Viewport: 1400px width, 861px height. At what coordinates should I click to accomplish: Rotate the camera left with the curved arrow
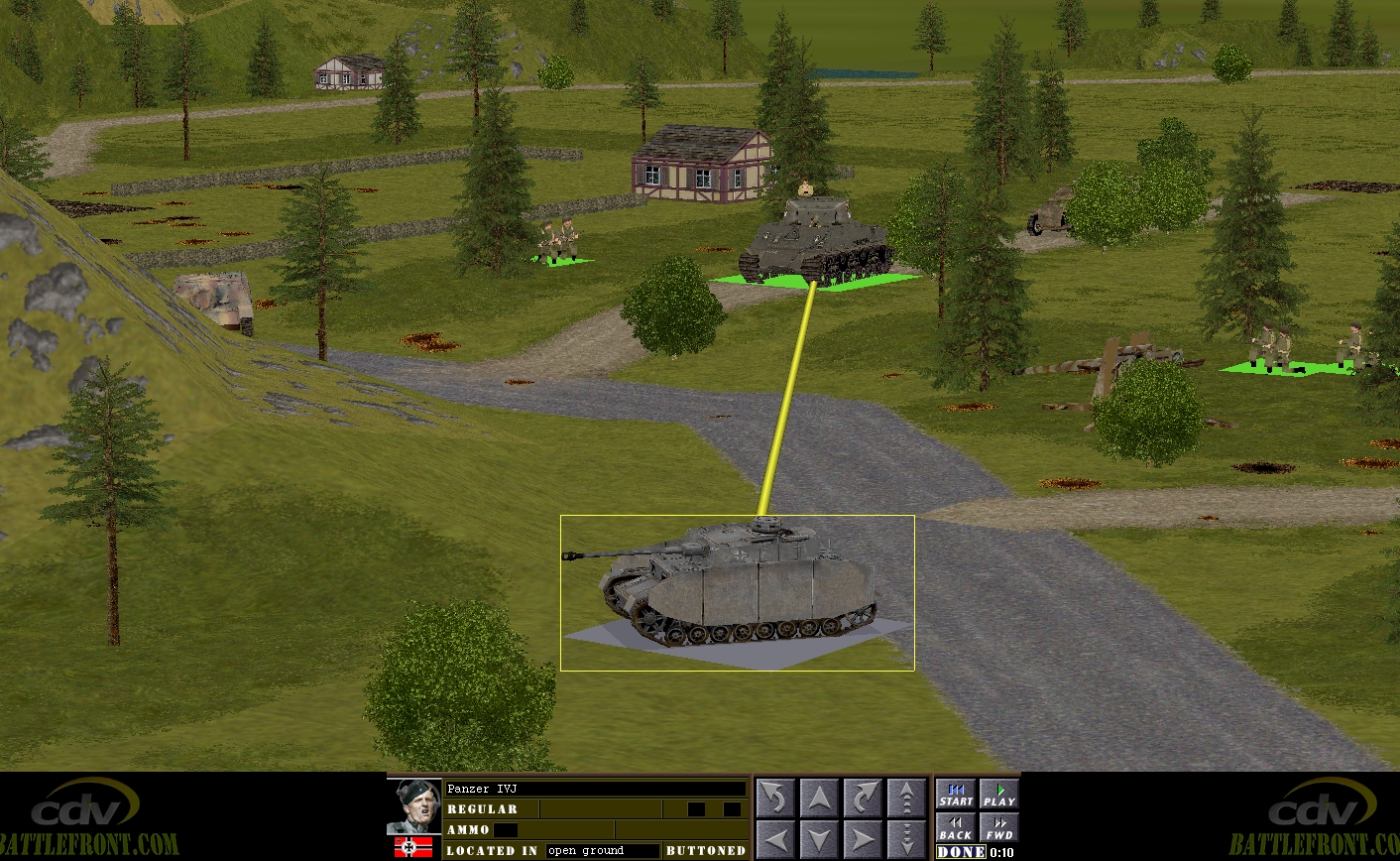tap(775, 798)
